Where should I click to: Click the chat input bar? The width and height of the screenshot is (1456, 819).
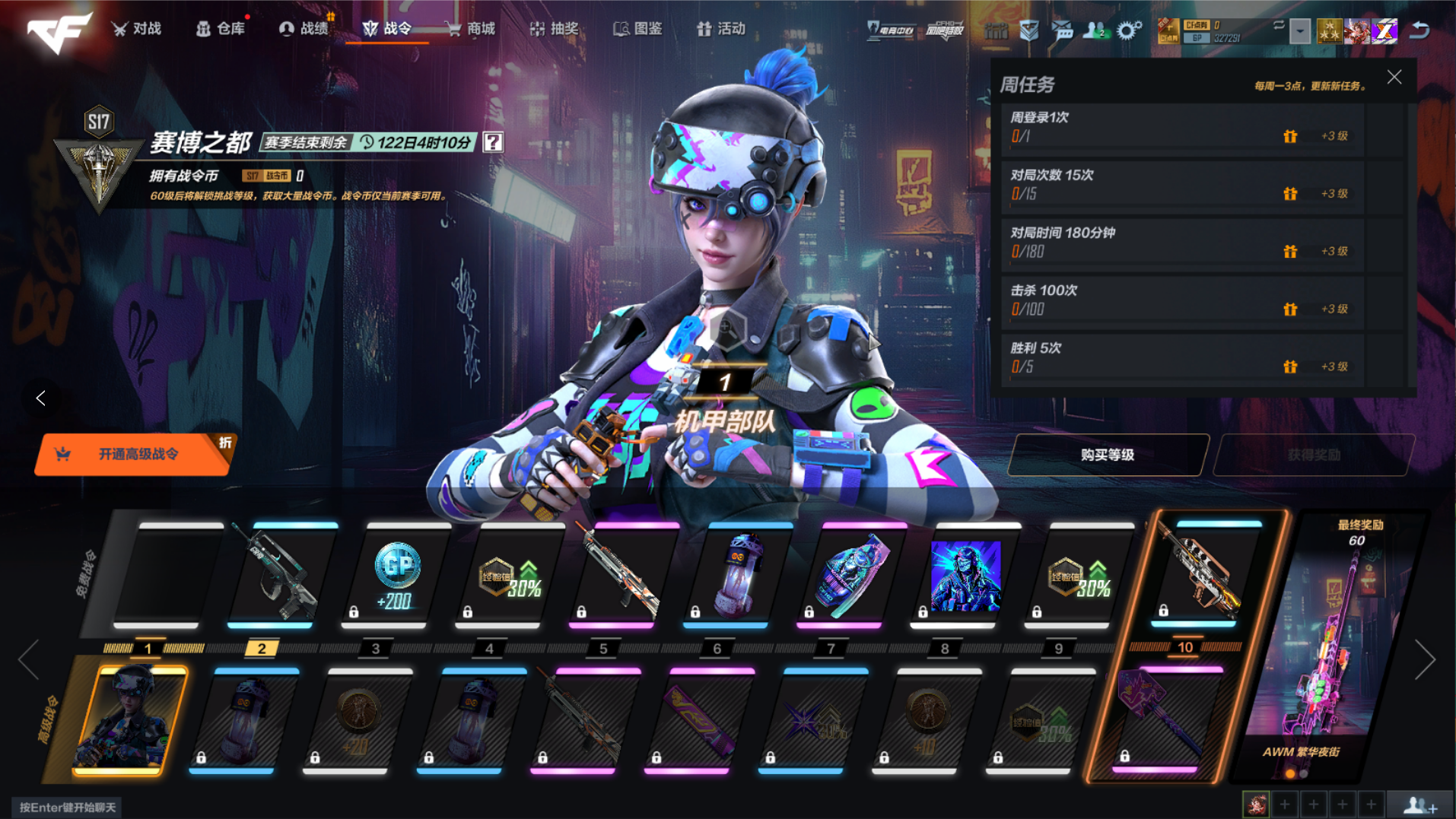pyautogui.click(x=68, y=807)
